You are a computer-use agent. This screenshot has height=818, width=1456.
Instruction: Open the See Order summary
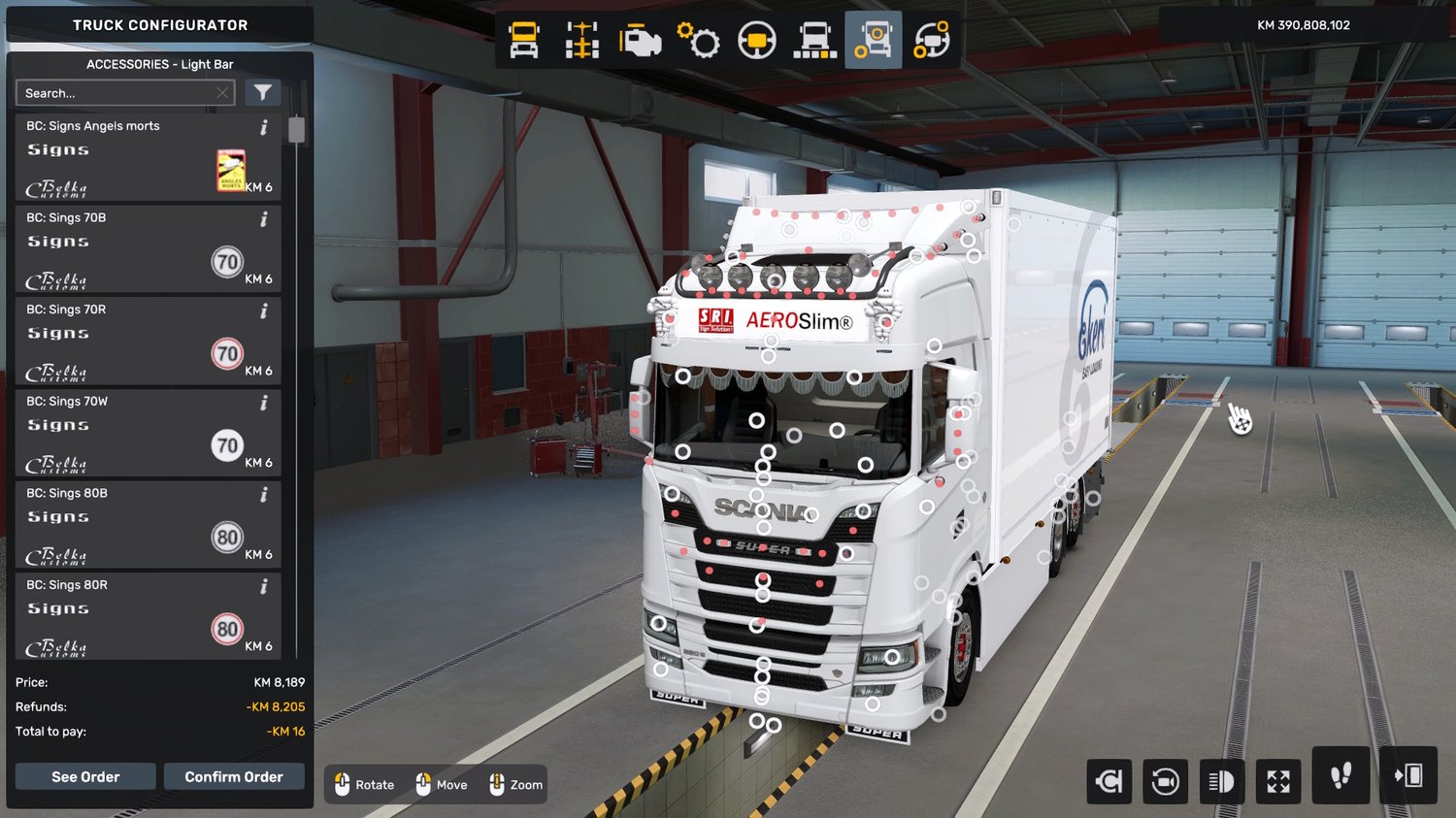[85, 776]
